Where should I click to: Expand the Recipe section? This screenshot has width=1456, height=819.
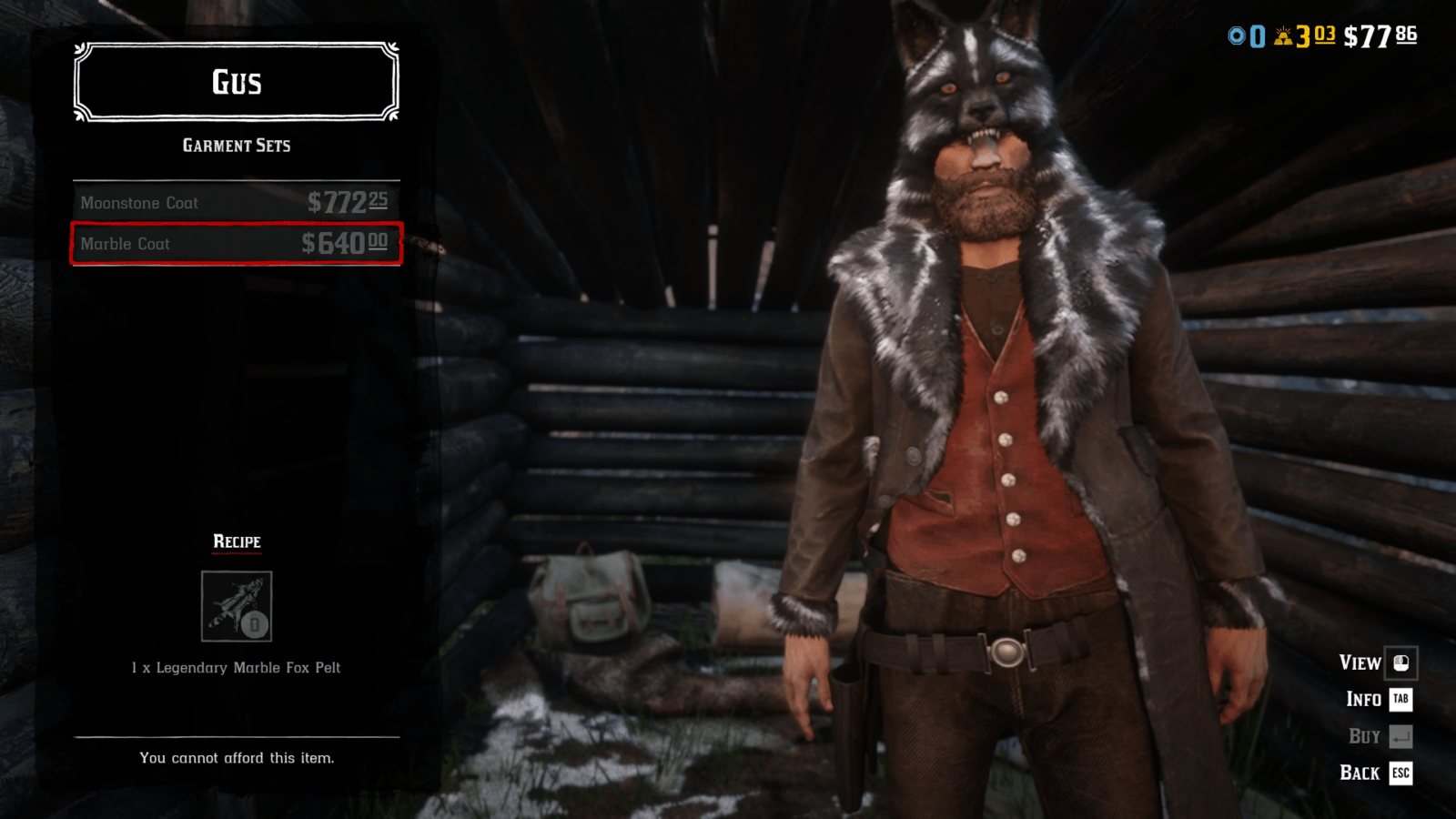tap(236, 541)
